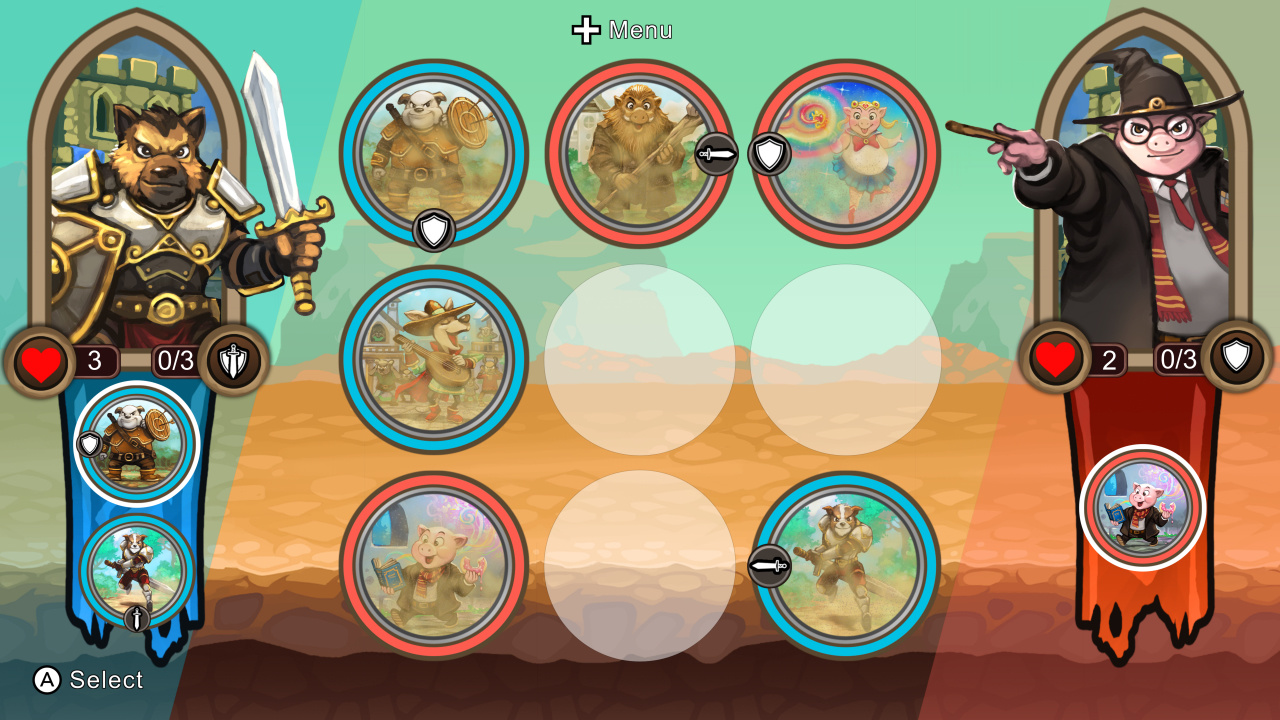The height and width of the screenshot is (720, 1280).
Task: Select the fairy pig card at top right
Action: point(848,150)
